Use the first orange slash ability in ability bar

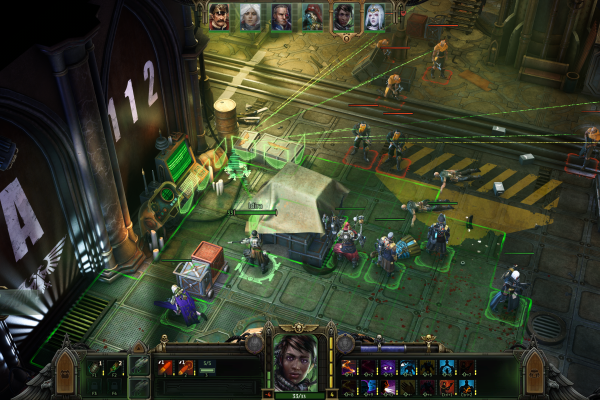(349, 368)
